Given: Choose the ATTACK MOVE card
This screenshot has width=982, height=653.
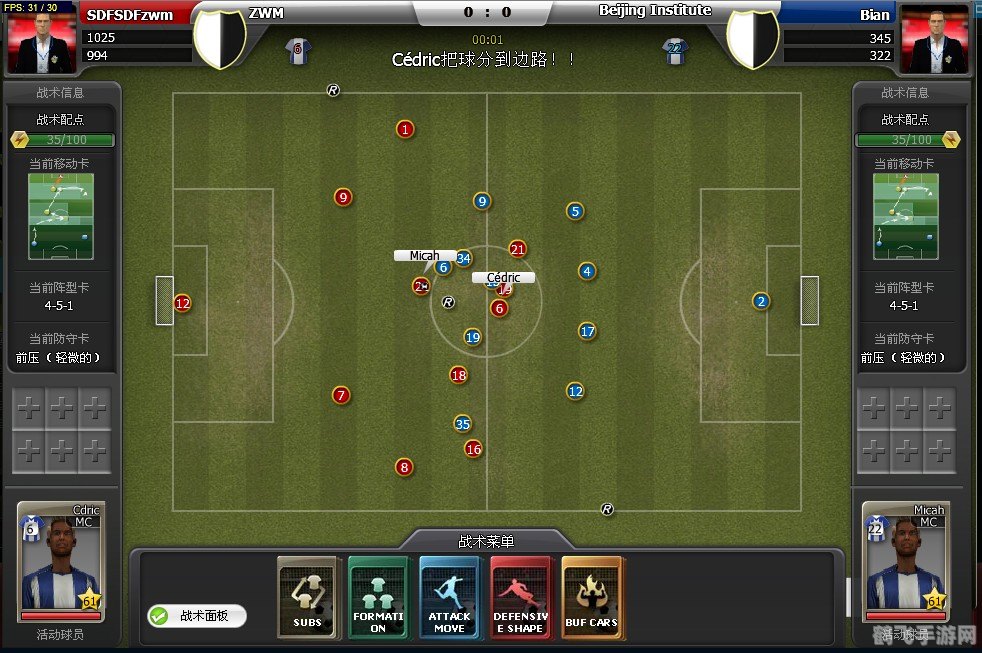Looking at the screenshot, I should pyautogui.click(x=450, y=597).
